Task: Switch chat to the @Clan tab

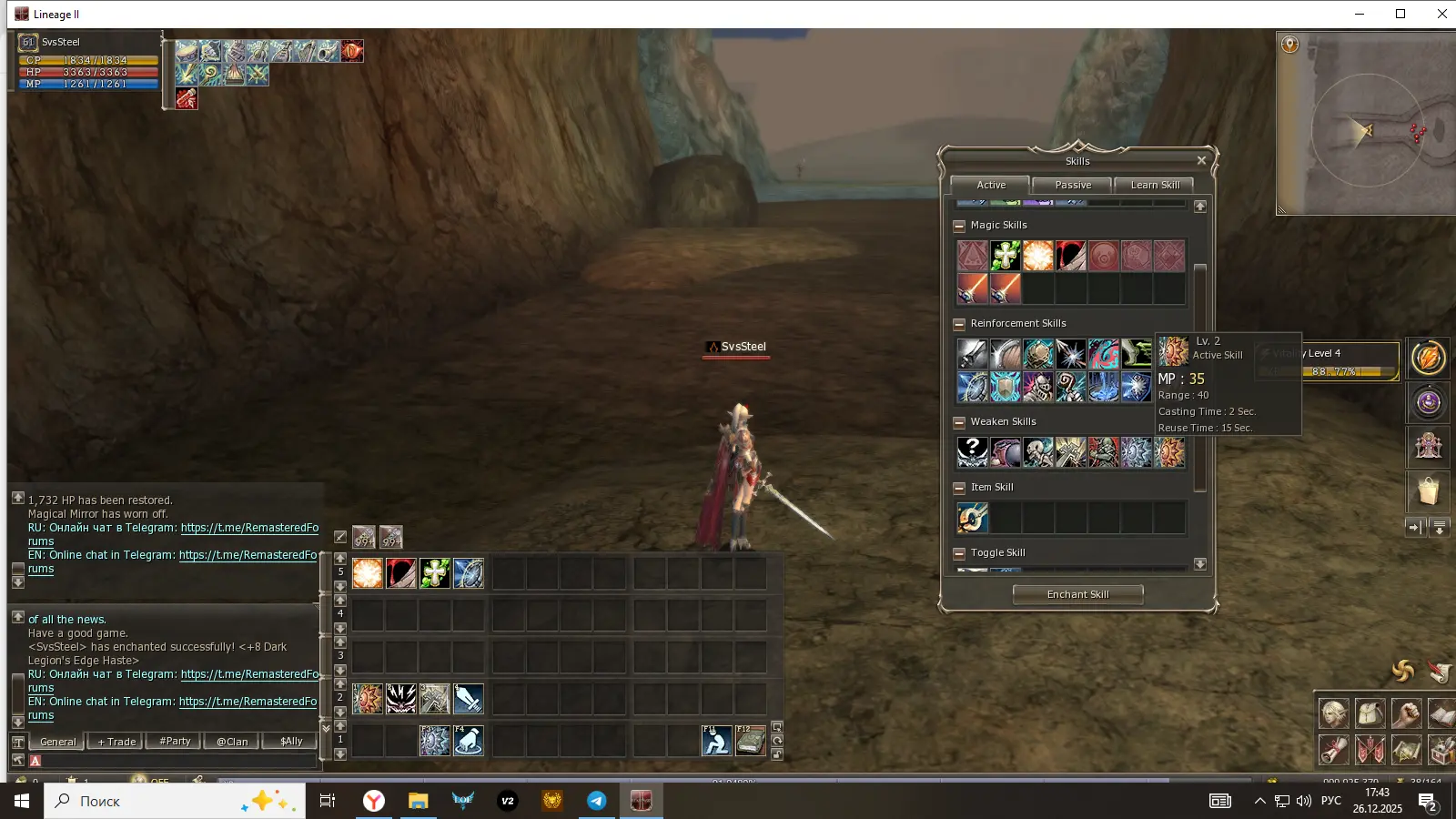Action: point(232,742)
